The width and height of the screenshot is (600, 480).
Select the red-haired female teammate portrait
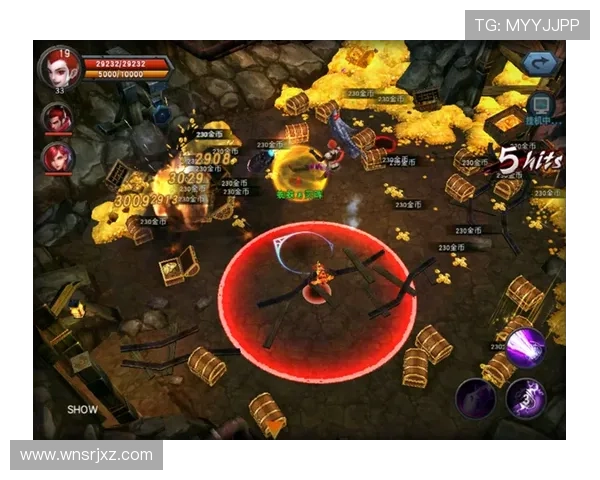[x=55, y=157]
